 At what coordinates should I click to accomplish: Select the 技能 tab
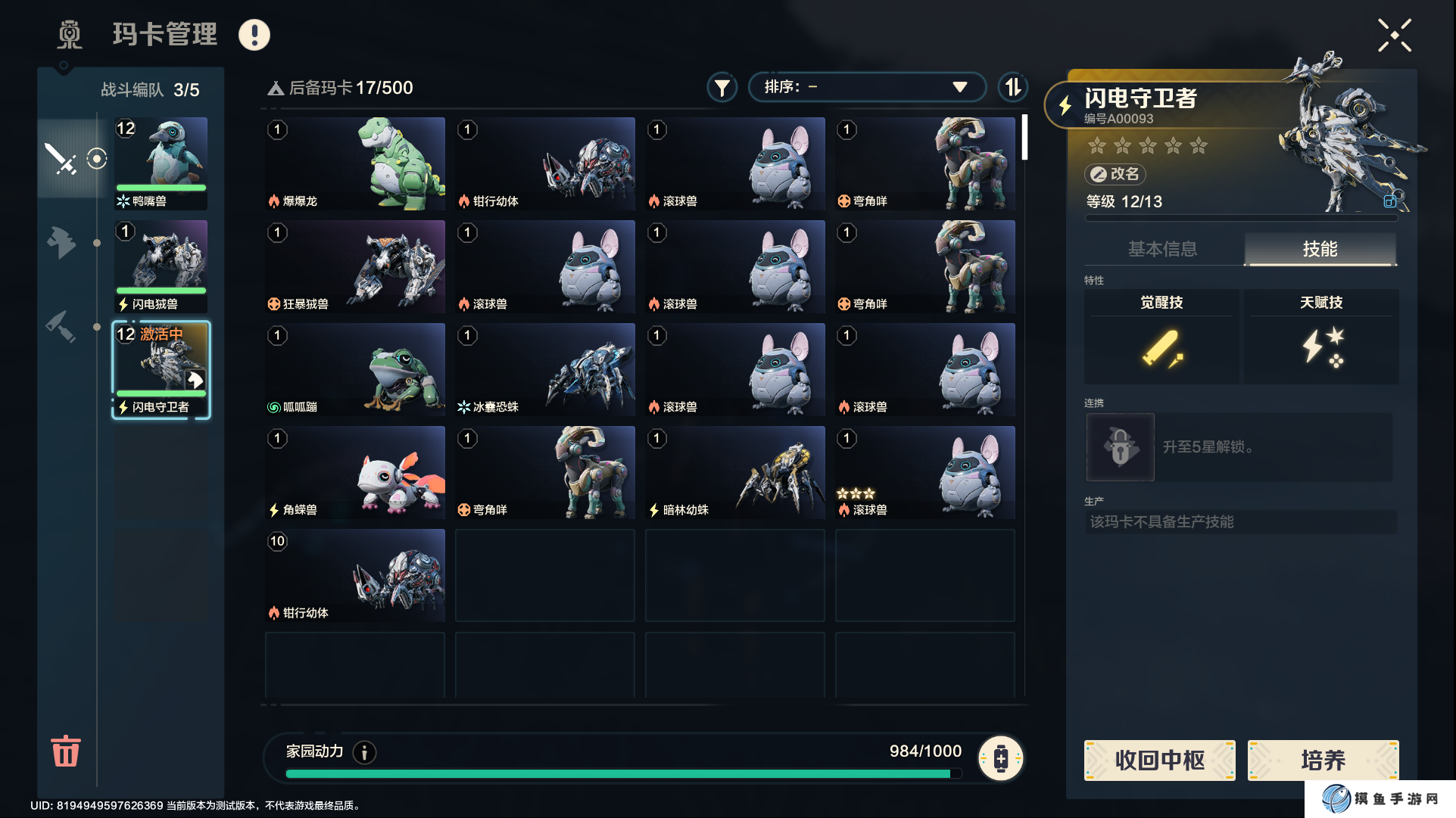click(1320, 249)
